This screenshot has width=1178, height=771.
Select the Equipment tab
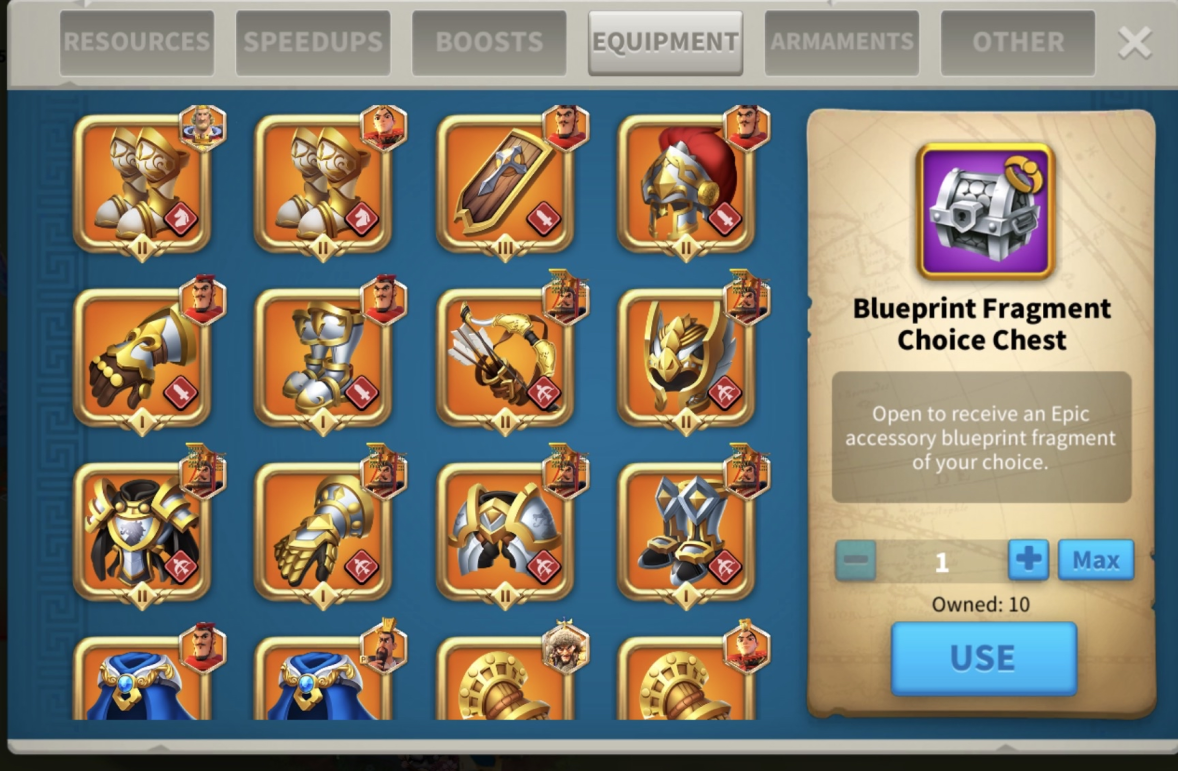click(x=665, y=42)
